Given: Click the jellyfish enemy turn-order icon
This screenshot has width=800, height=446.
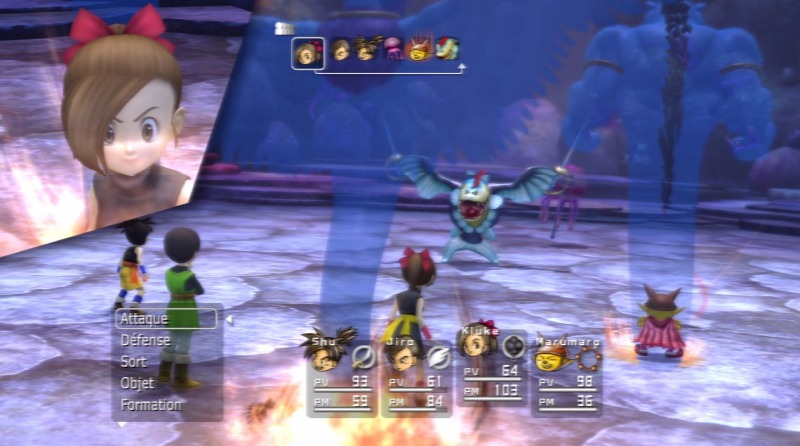Looking at the screenshot, I should [393, 49].
